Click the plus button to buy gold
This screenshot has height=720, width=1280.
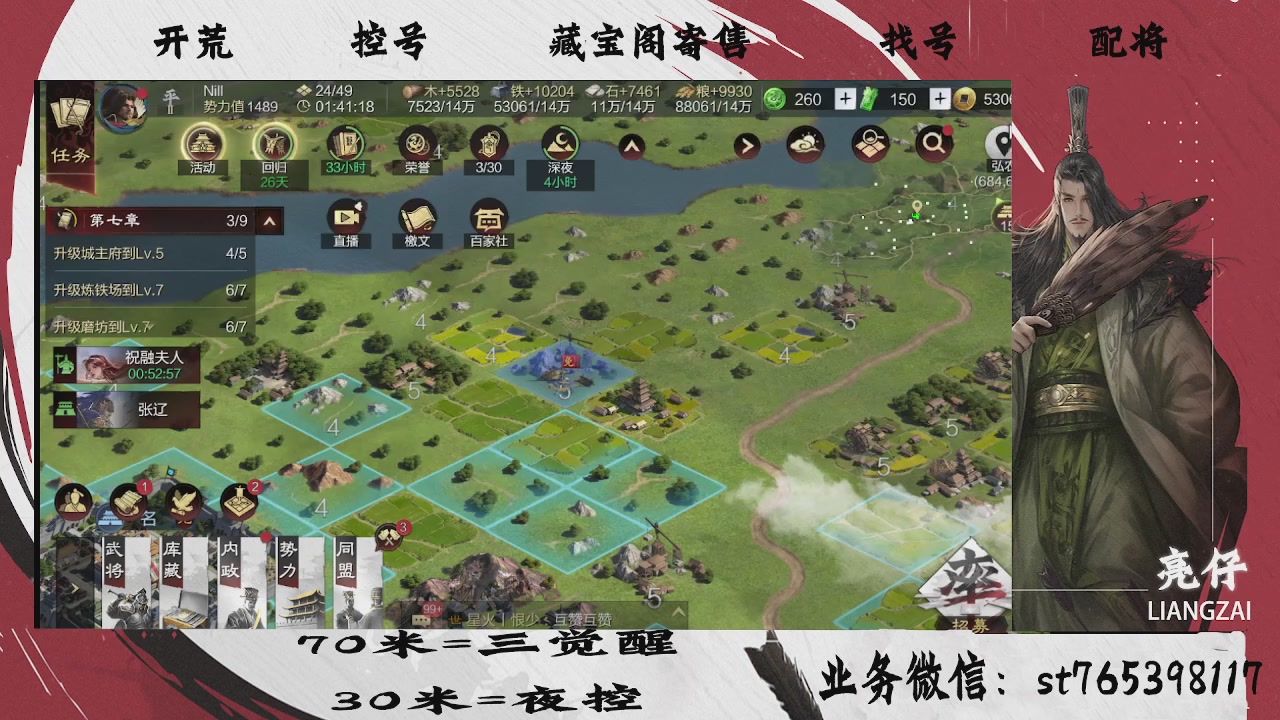click(x=938, y=99)
